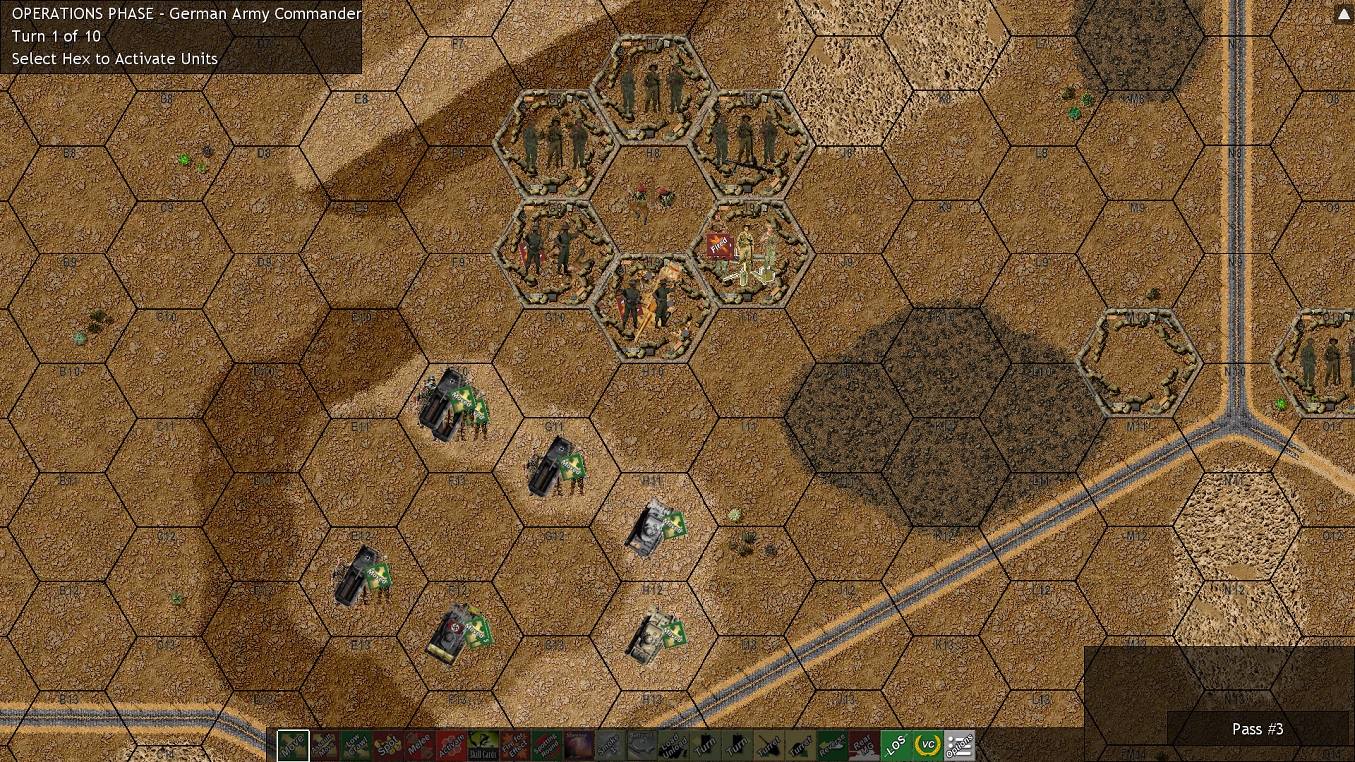Open the Skill Cards panel
Screen dimensions: 1355x762
(x=484, y=745)
